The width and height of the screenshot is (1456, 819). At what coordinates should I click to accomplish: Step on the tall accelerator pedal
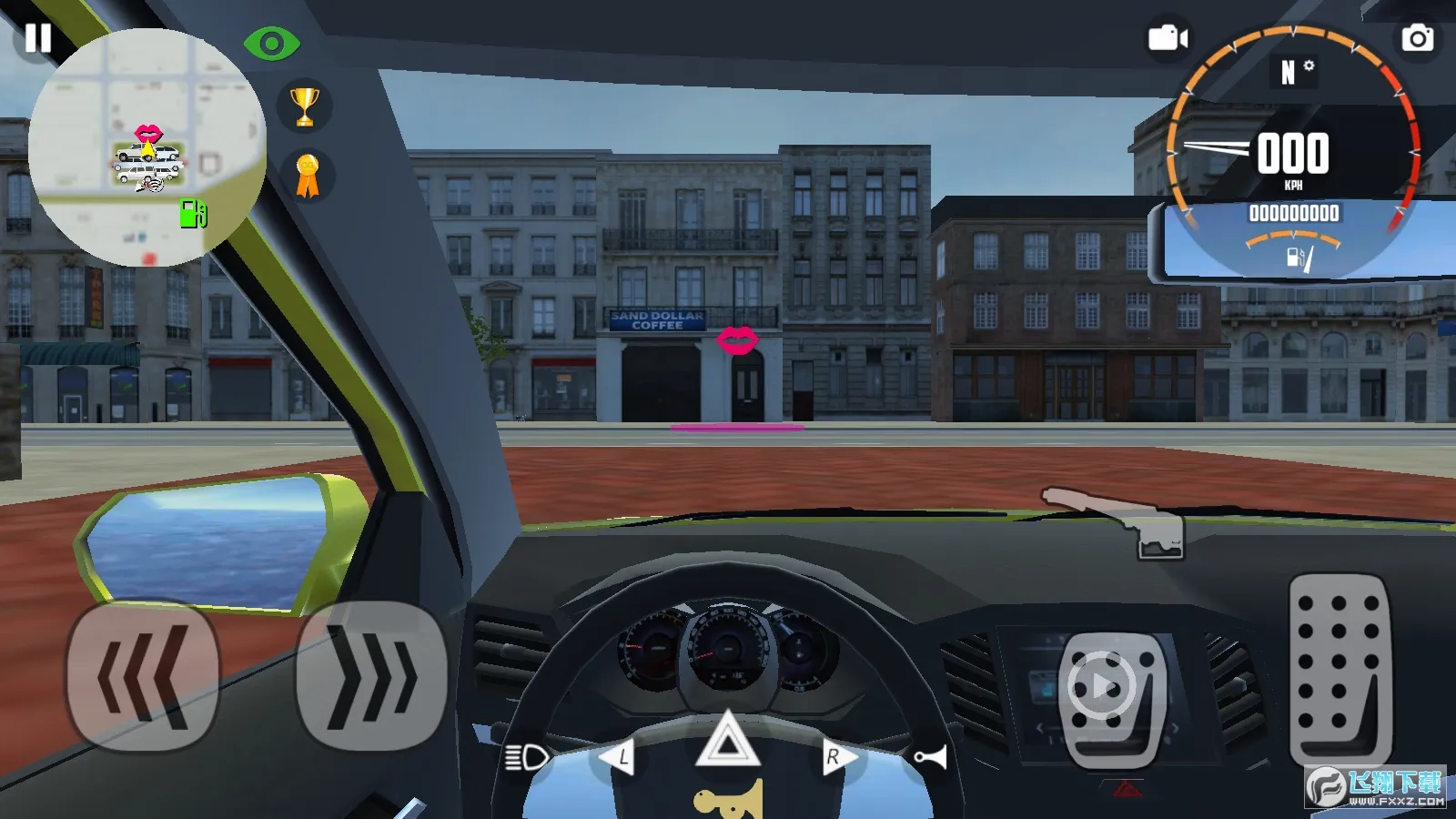[1338, 669]
